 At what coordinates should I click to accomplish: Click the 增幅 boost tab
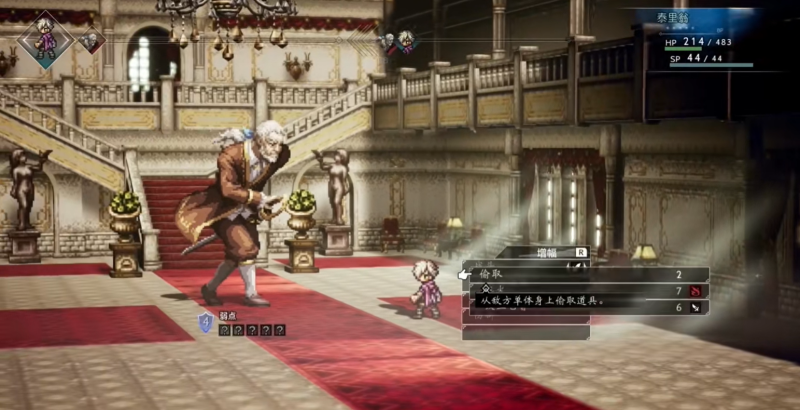point(546,254)
